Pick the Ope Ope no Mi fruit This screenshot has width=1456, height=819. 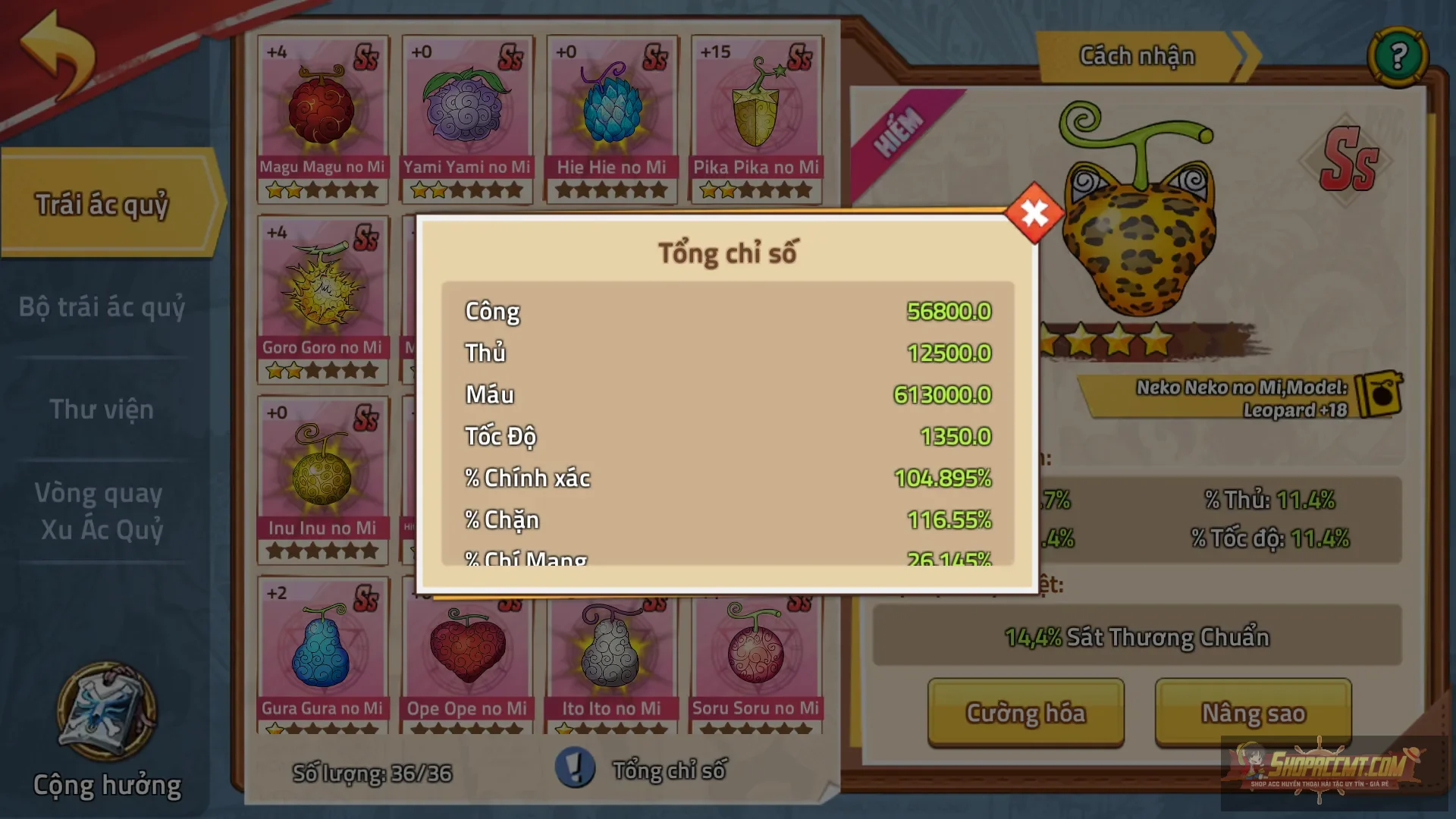[466, 660]
